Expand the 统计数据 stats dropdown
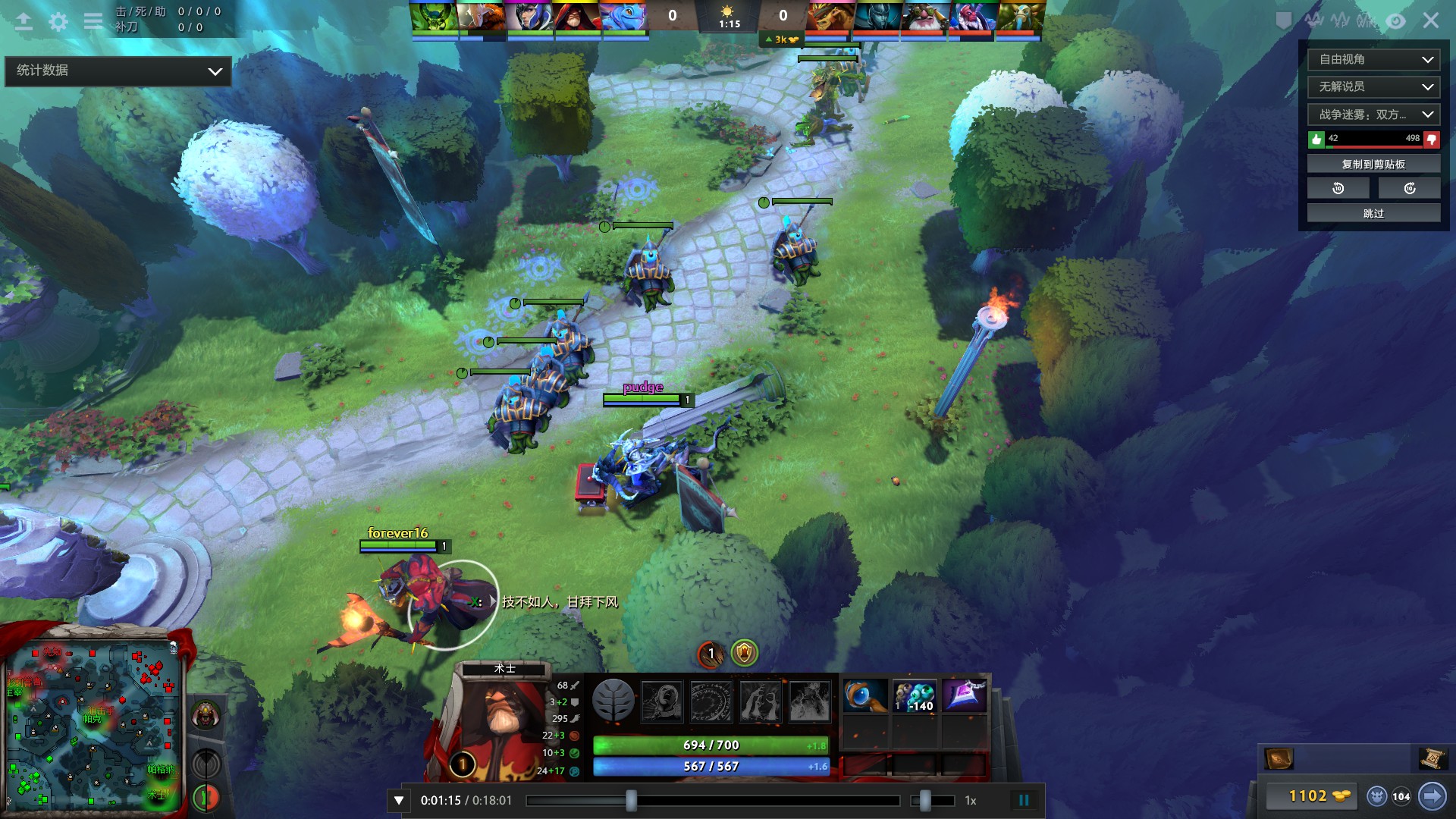This screenshot has height=819, width=1456. [118, 71]
